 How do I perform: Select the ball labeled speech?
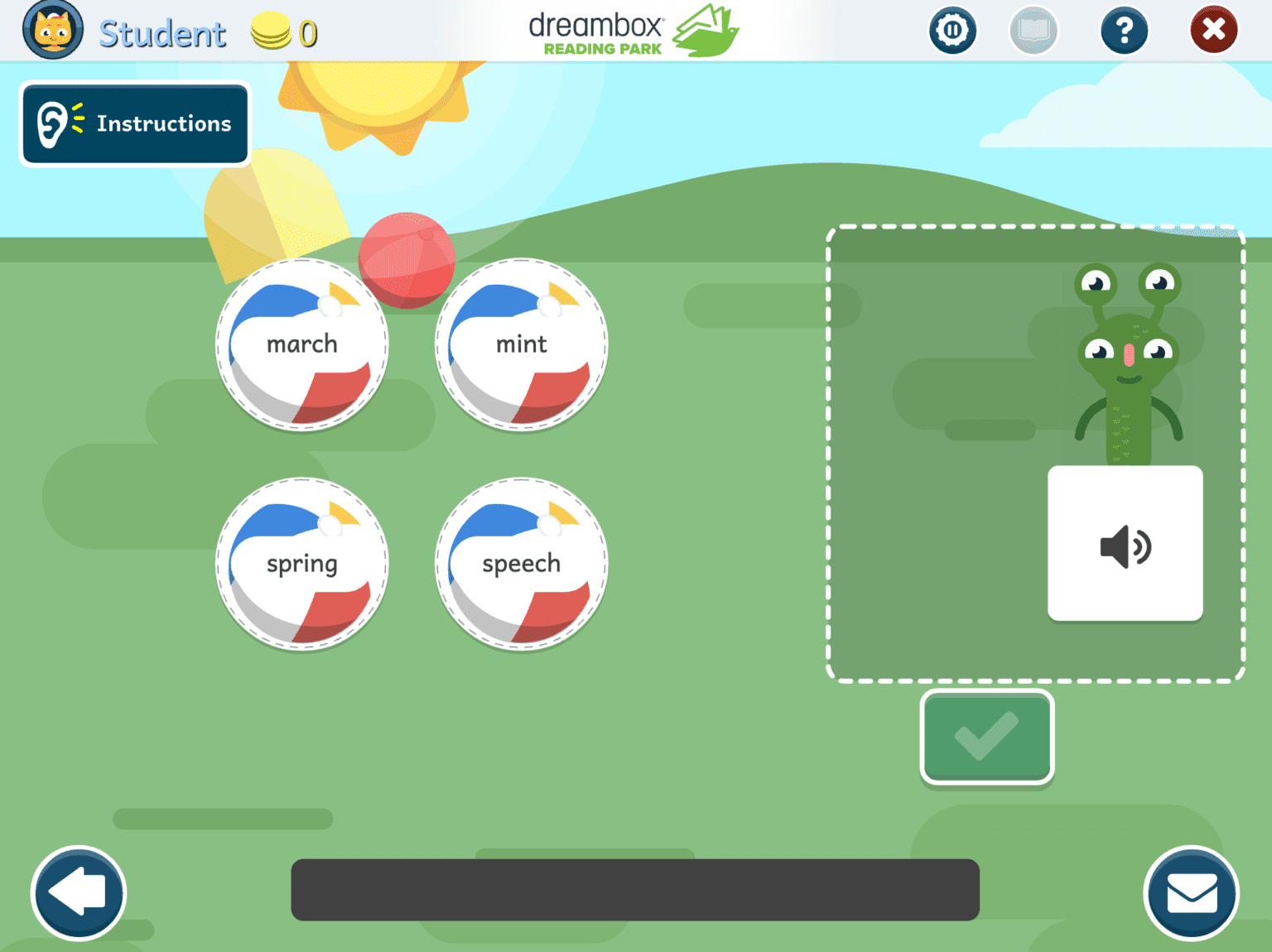coord(520,564)
